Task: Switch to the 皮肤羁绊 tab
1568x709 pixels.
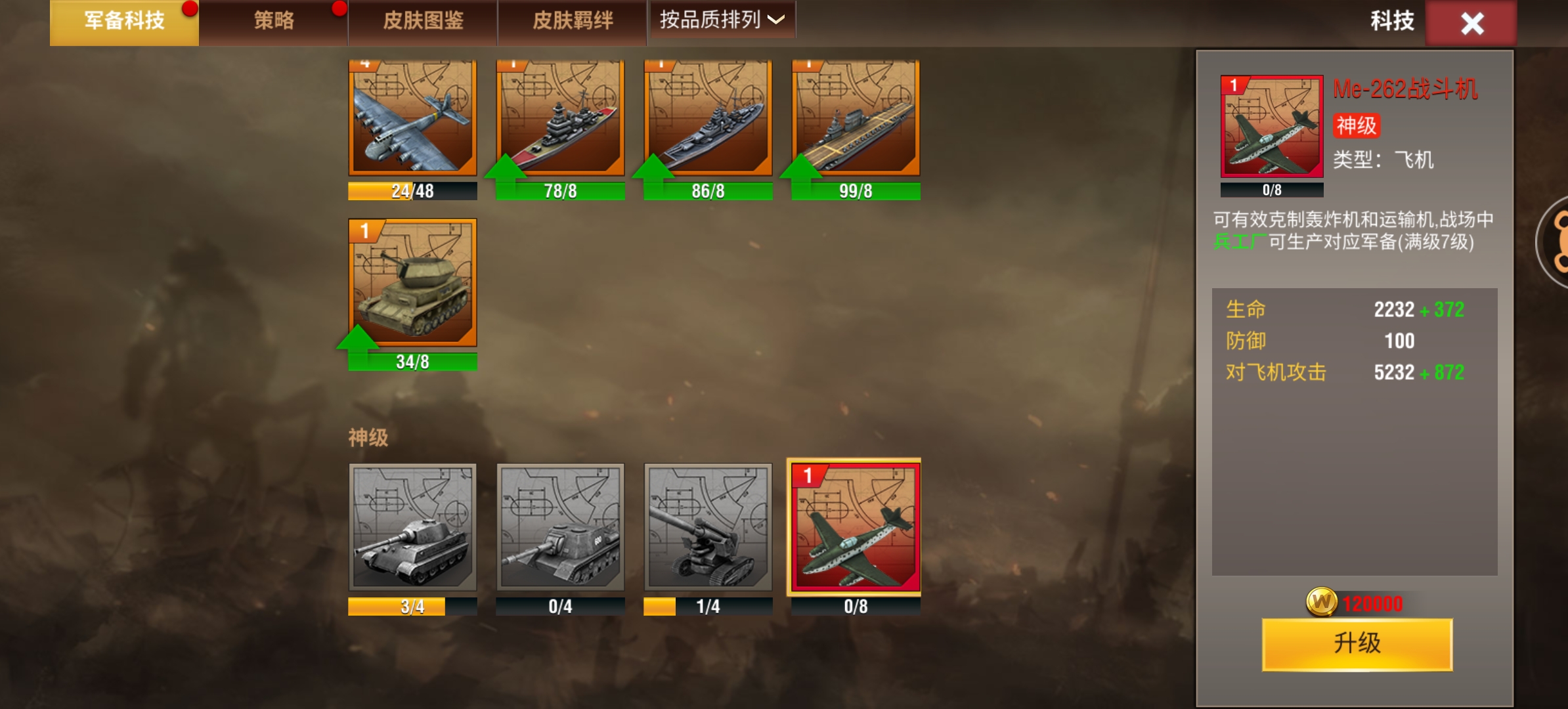Action: coord(573,22)
